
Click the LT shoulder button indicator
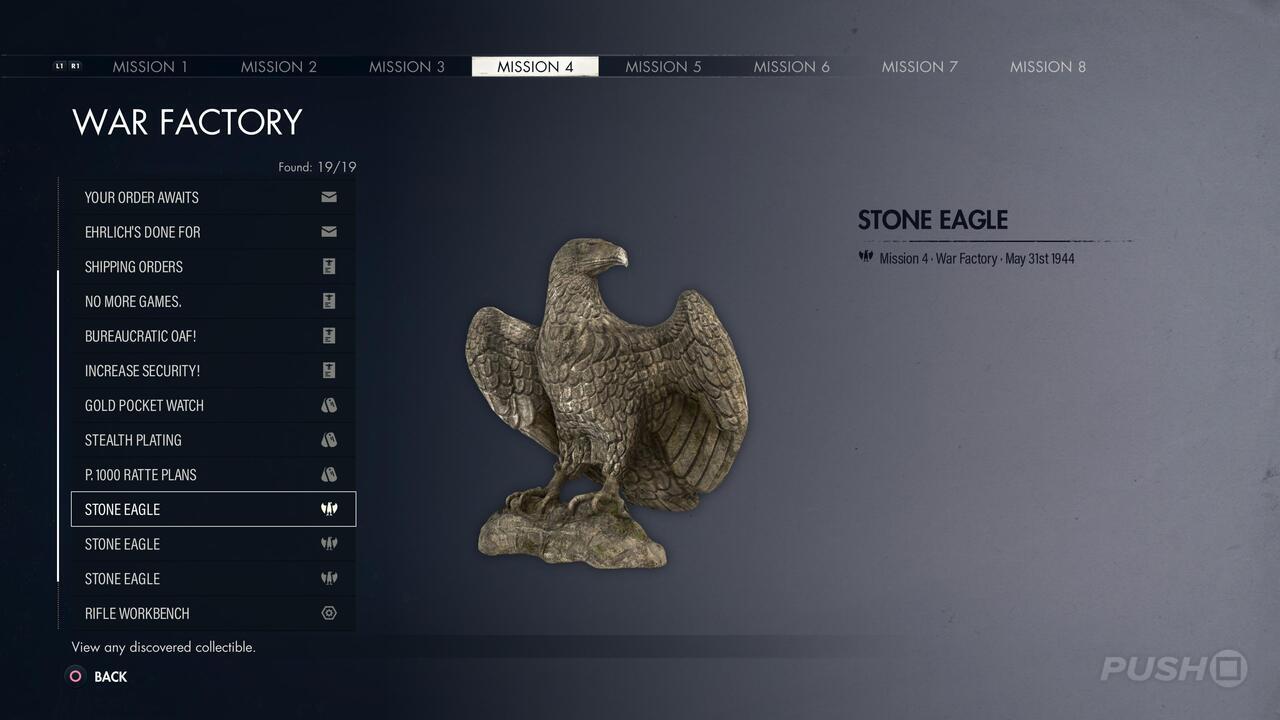point(59,65)
